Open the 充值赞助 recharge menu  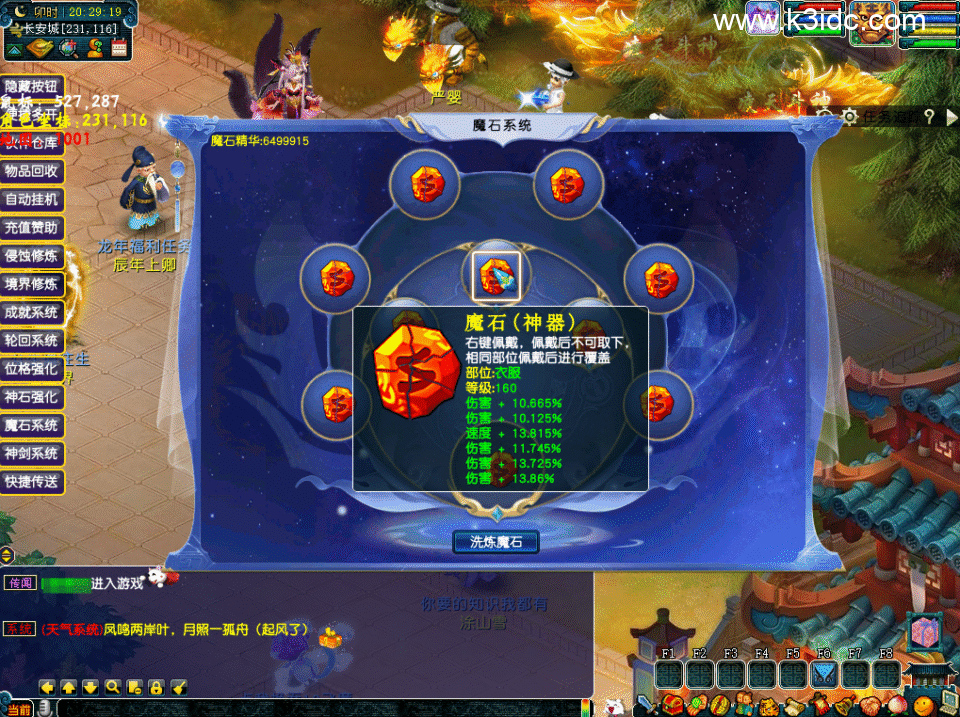tap(33, 228)
